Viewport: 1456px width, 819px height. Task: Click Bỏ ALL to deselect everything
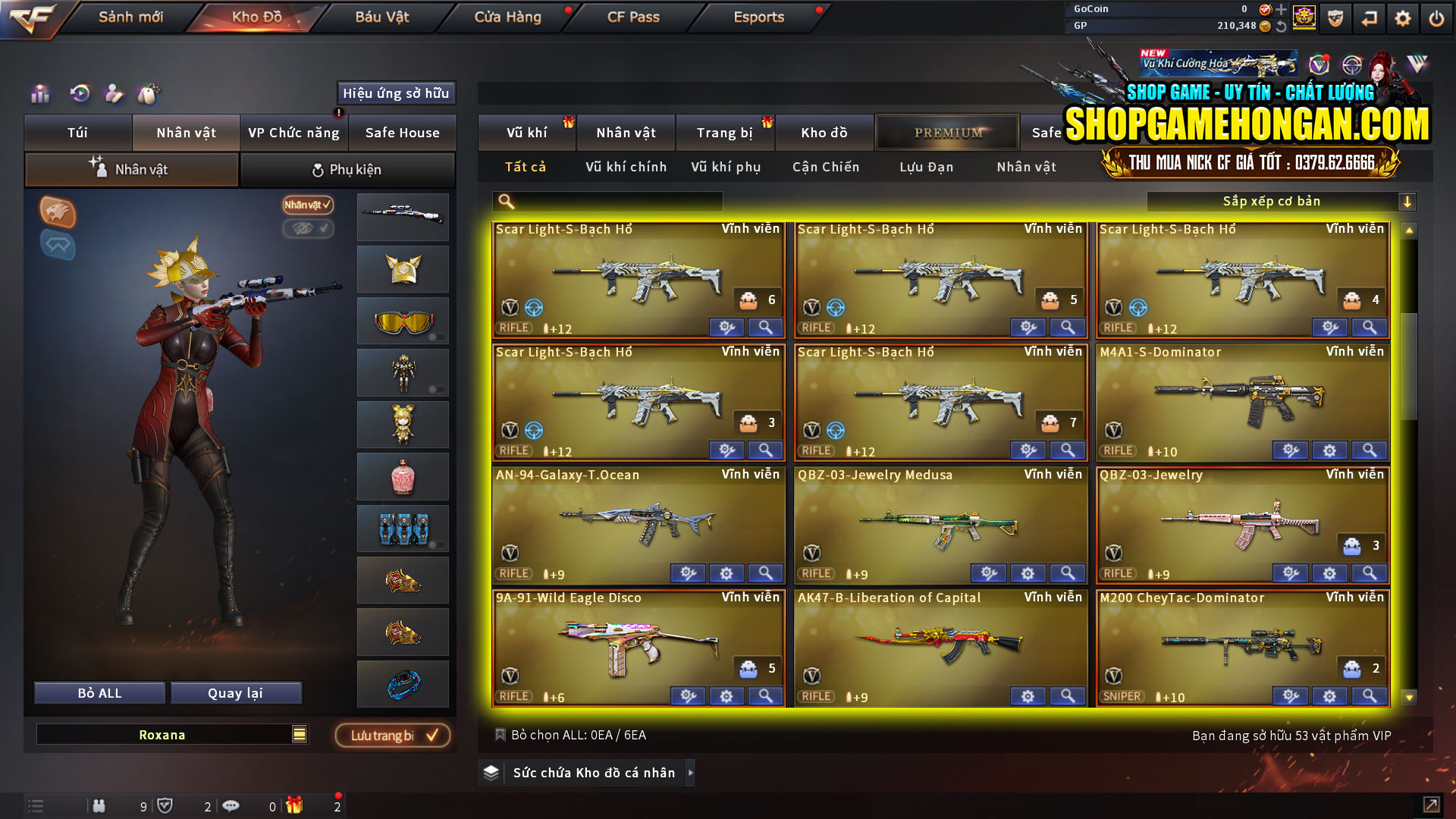pos(99,692)
